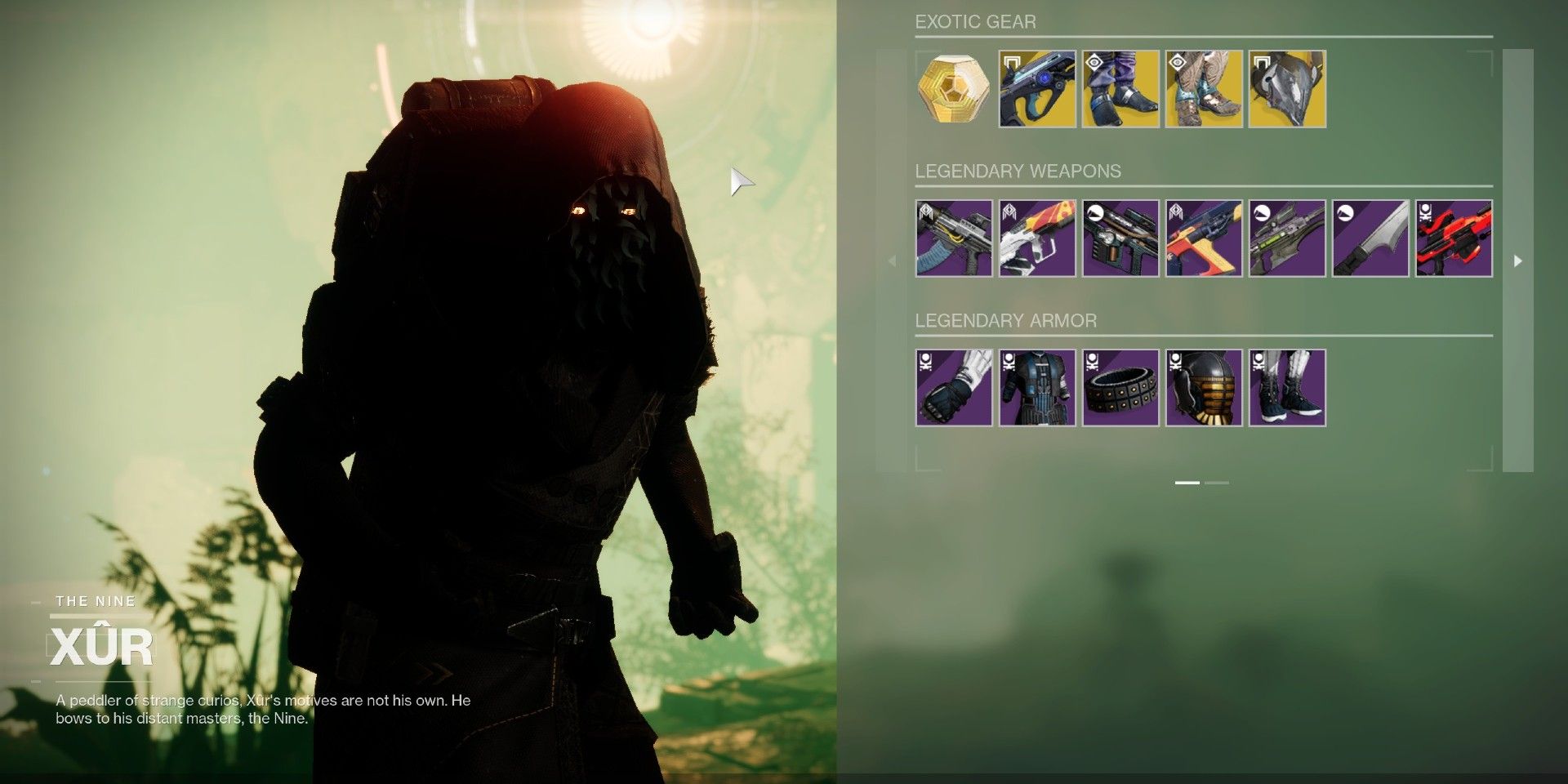Select the purple exotic leg armor
The width and height of the screenshot is (1568, 784).
pos(1120,88)
